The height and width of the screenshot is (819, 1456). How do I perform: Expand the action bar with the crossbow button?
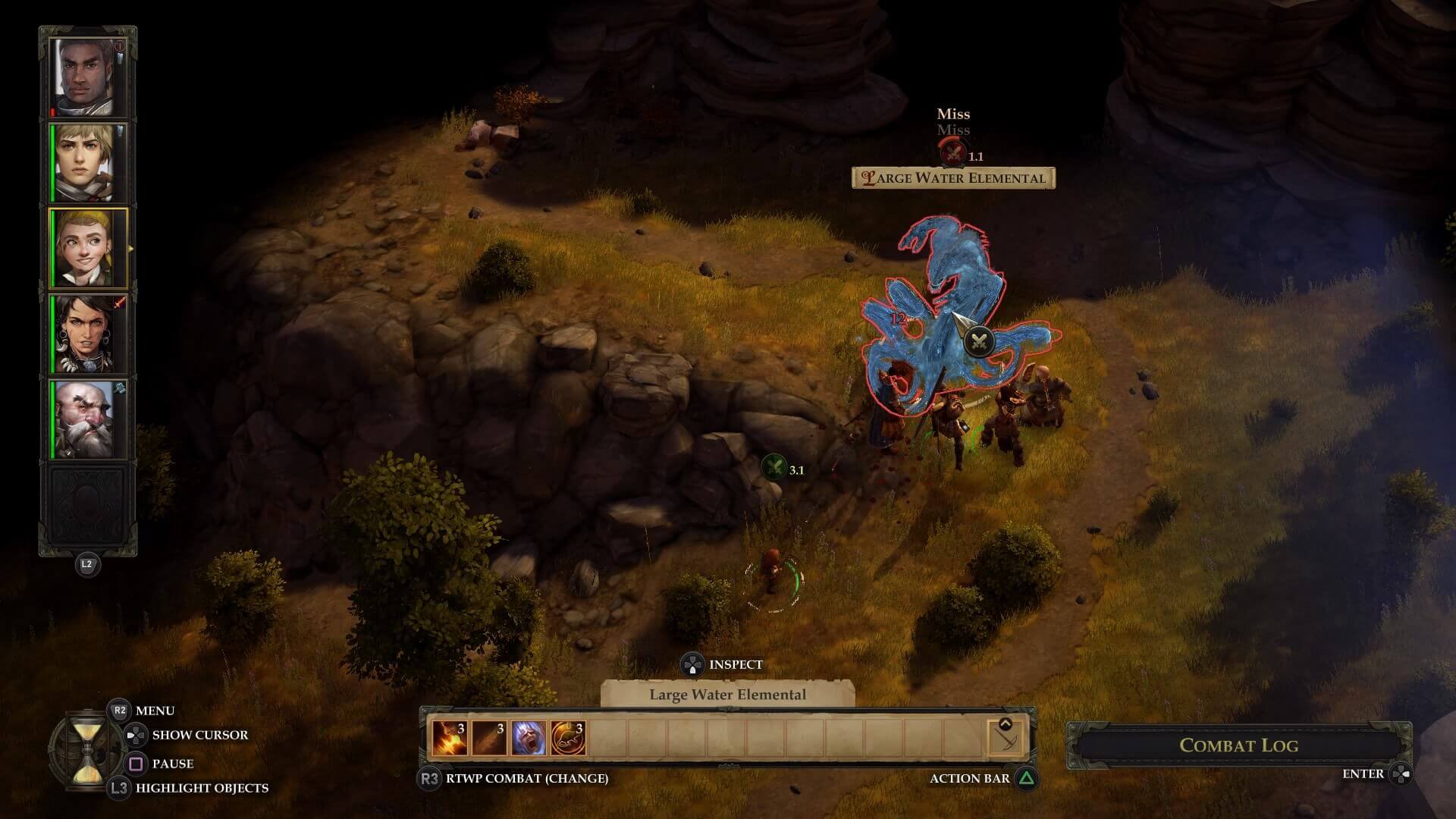[x=1006, y=736]
